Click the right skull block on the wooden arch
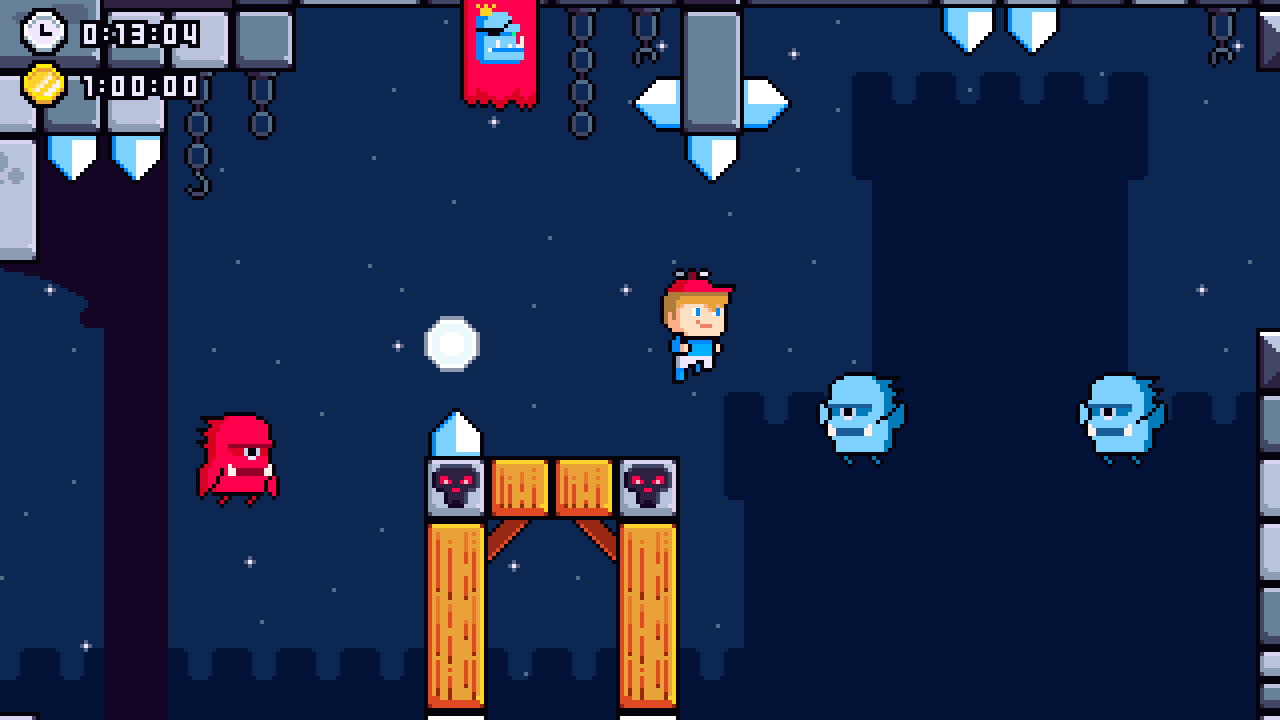 tap(647, 487)
